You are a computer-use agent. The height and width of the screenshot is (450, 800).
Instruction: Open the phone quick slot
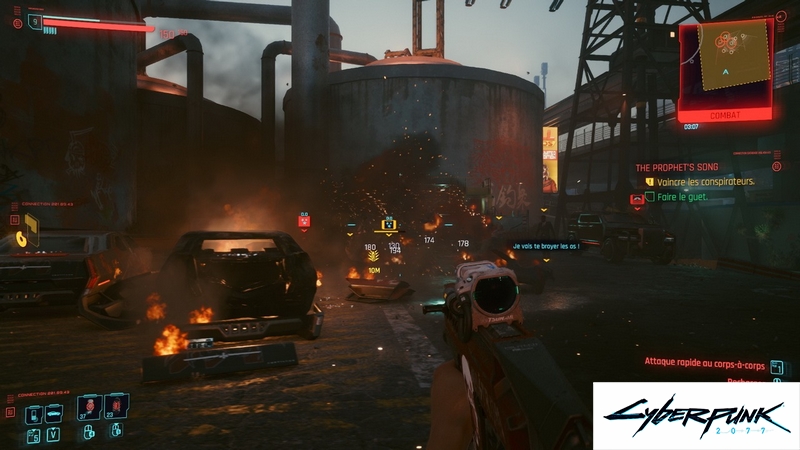[31, 412]
